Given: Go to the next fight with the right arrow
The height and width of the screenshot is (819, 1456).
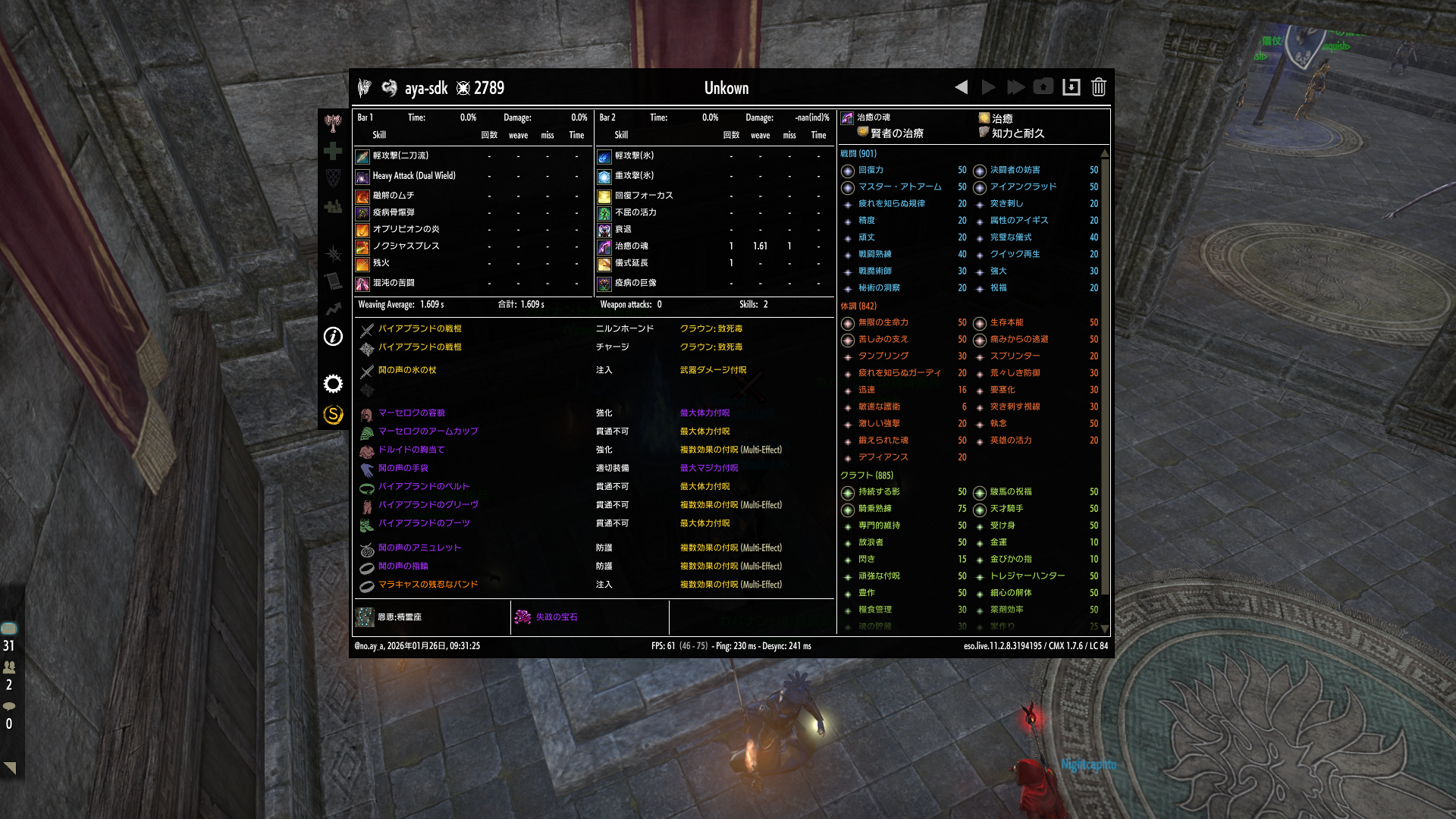Looking at the screenshot, I should (988, 87).
